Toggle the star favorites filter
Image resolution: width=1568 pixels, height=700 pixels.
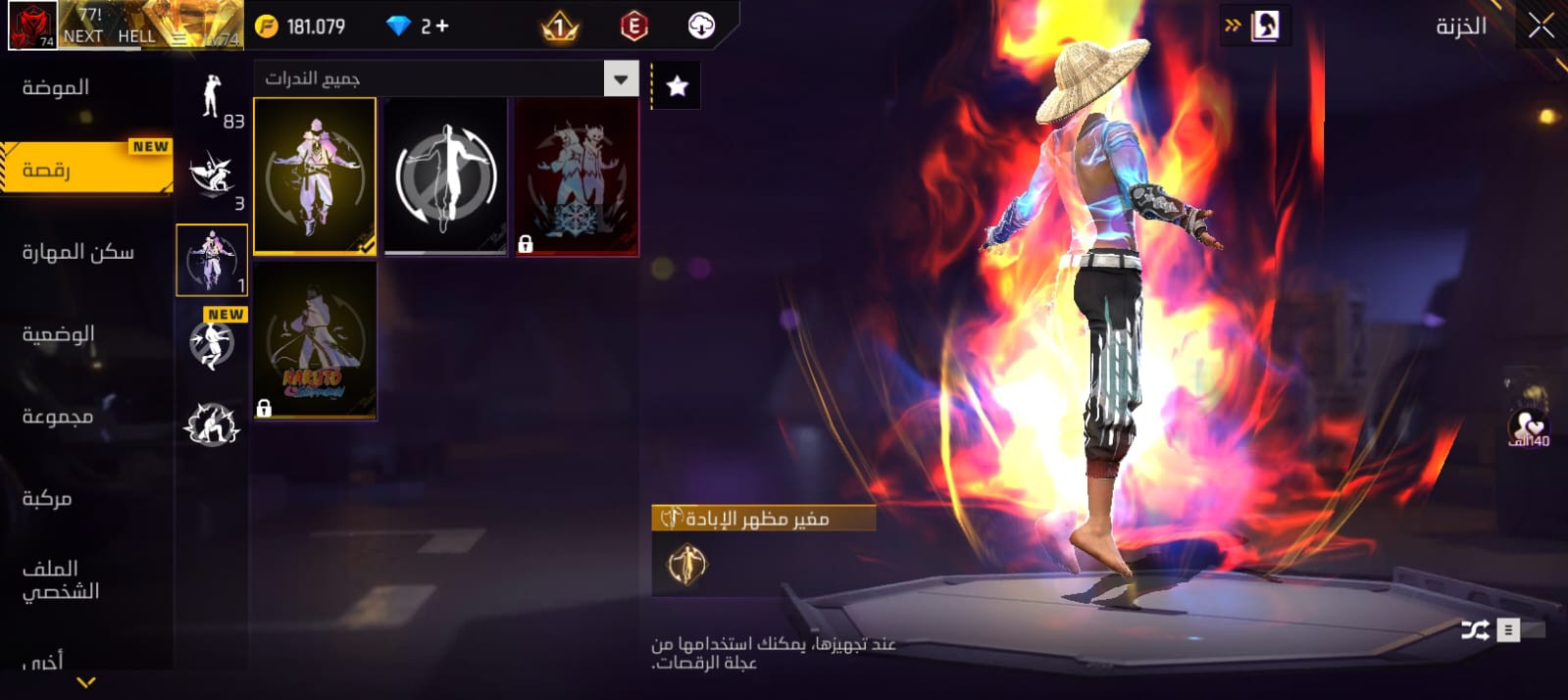tap(677, 86)
